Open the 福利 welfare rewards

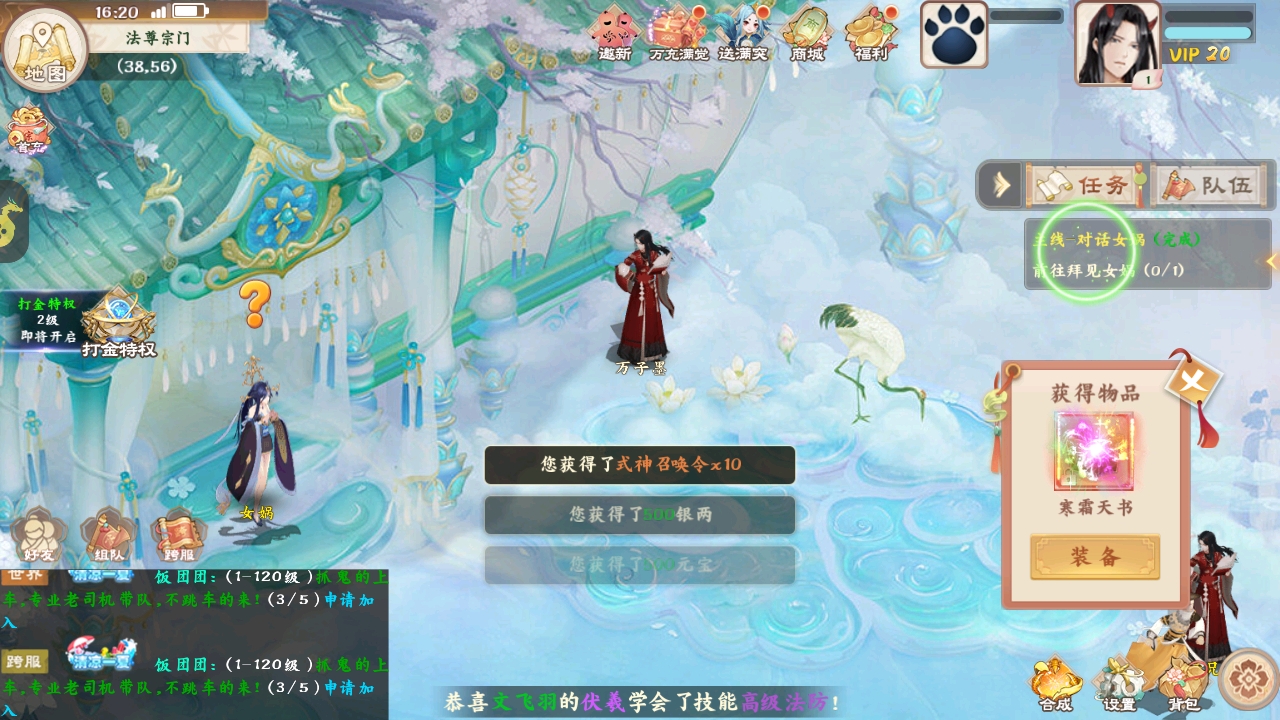pyautogui.click(x=870, y=33)
